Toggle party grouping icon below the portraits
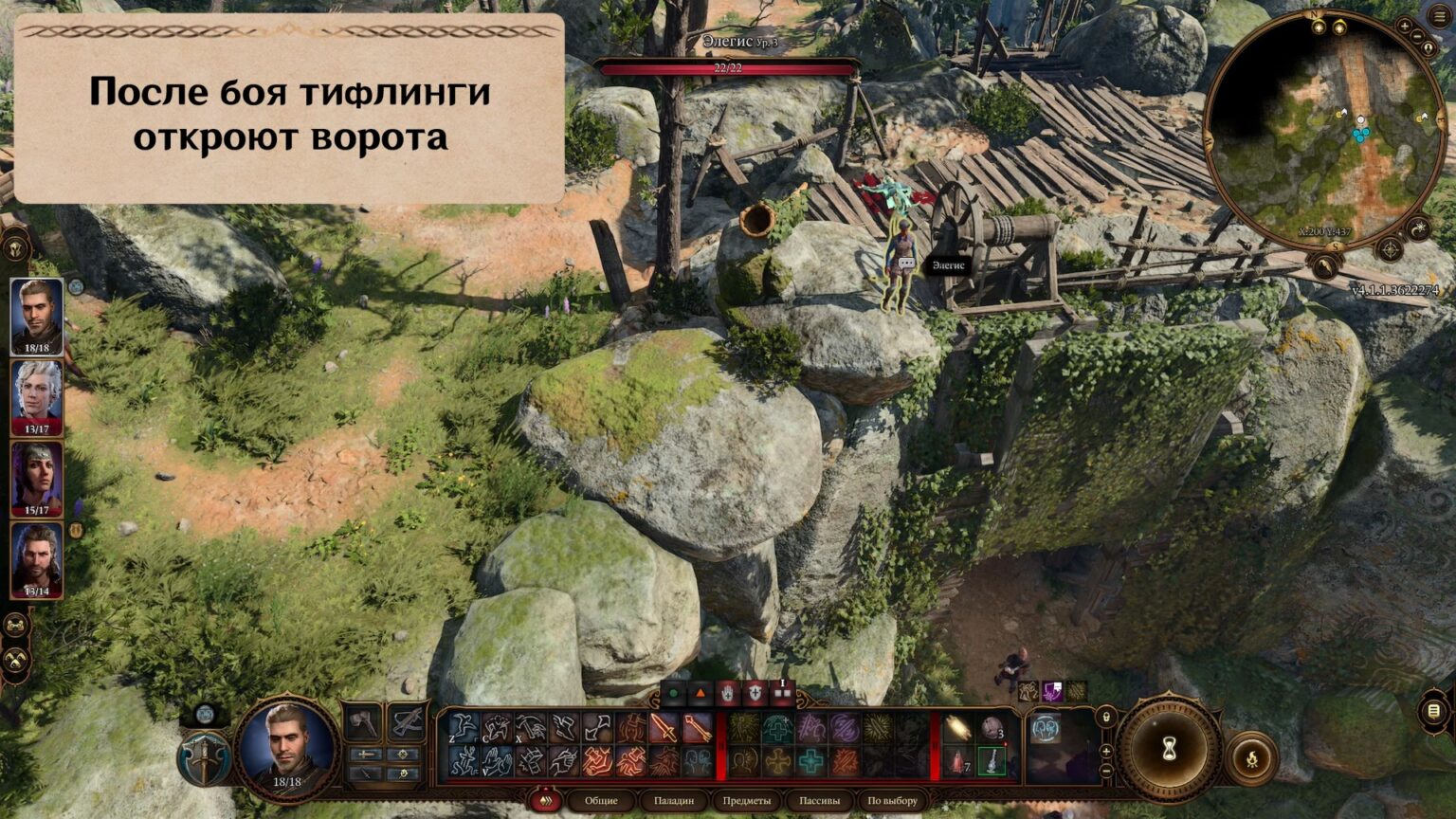1456x819 pixels. point(14,624)
